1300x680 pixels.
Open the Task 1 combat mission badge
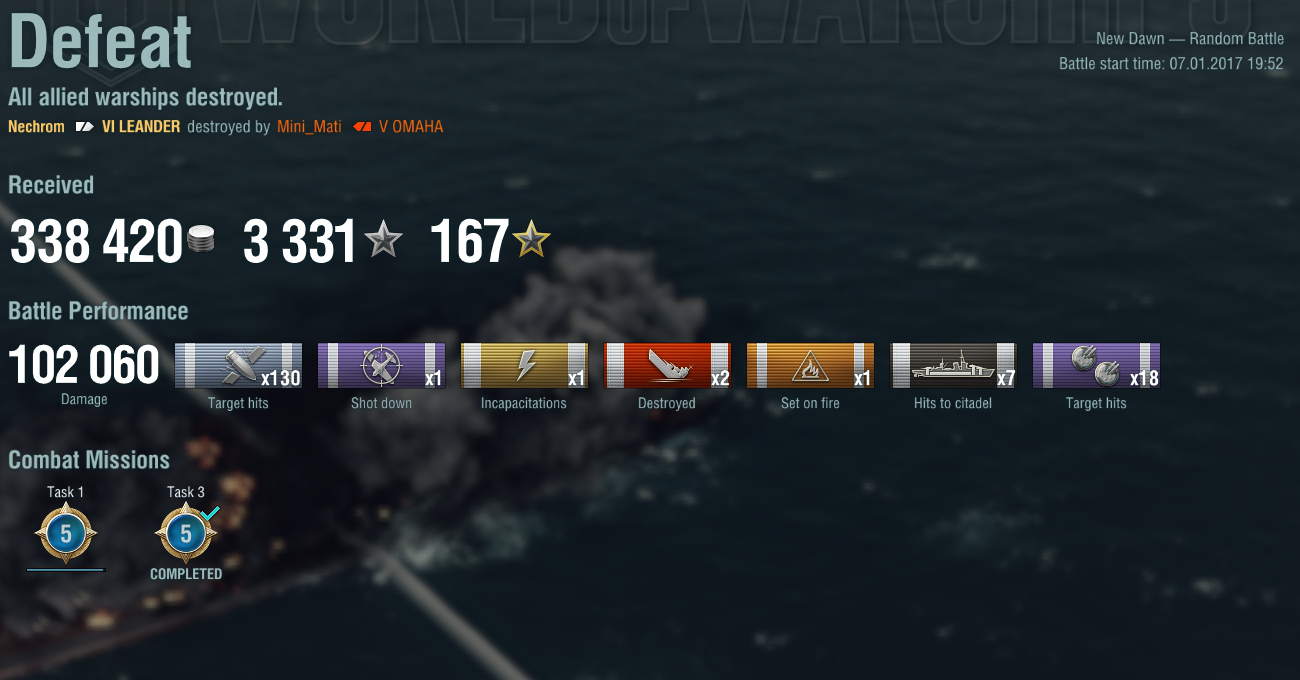[x=66, y=534]
